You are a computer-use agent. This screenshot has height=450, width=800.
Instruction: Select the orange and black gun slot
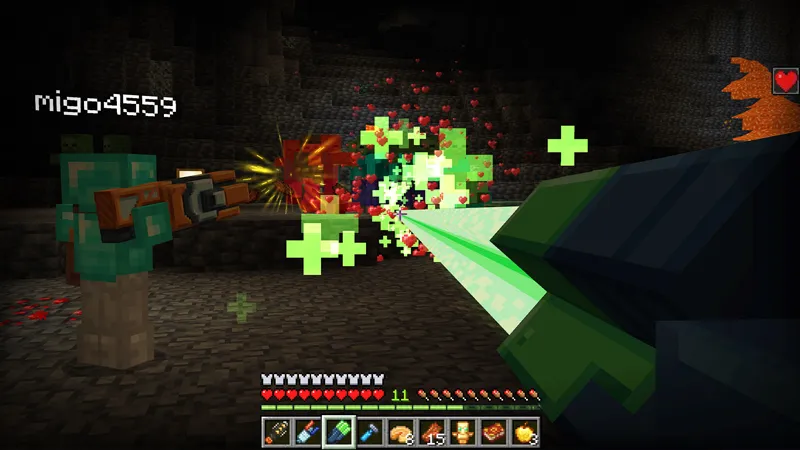point(277,431)
